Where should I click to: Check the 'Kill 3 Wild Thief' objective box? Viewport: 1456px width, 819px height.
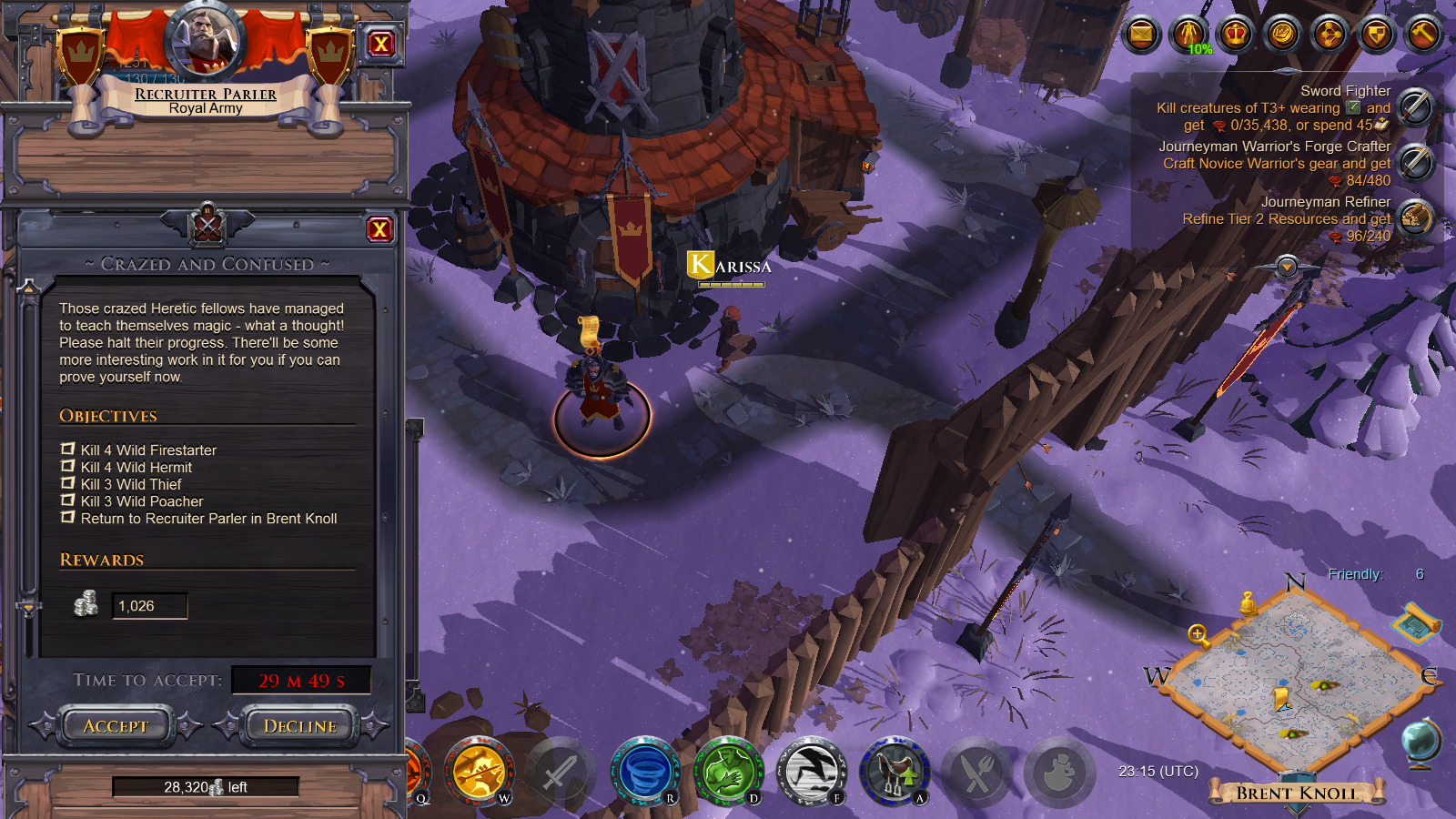click(x=66, y=483)
